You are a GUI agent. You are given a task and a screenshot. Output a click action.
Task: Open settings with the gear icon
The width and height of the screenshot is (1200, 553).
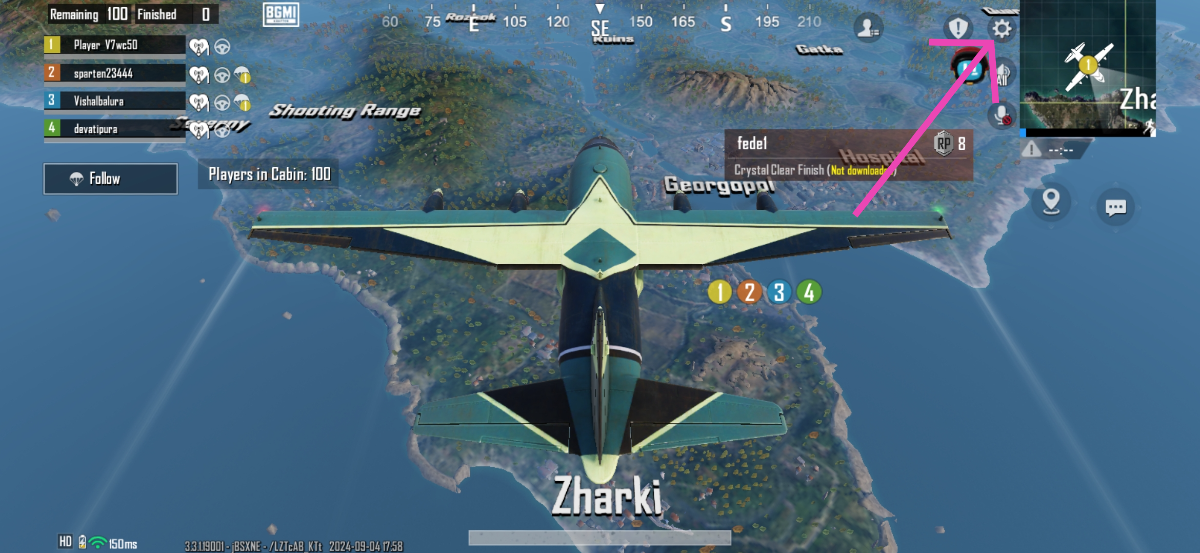click(1001, 29)
